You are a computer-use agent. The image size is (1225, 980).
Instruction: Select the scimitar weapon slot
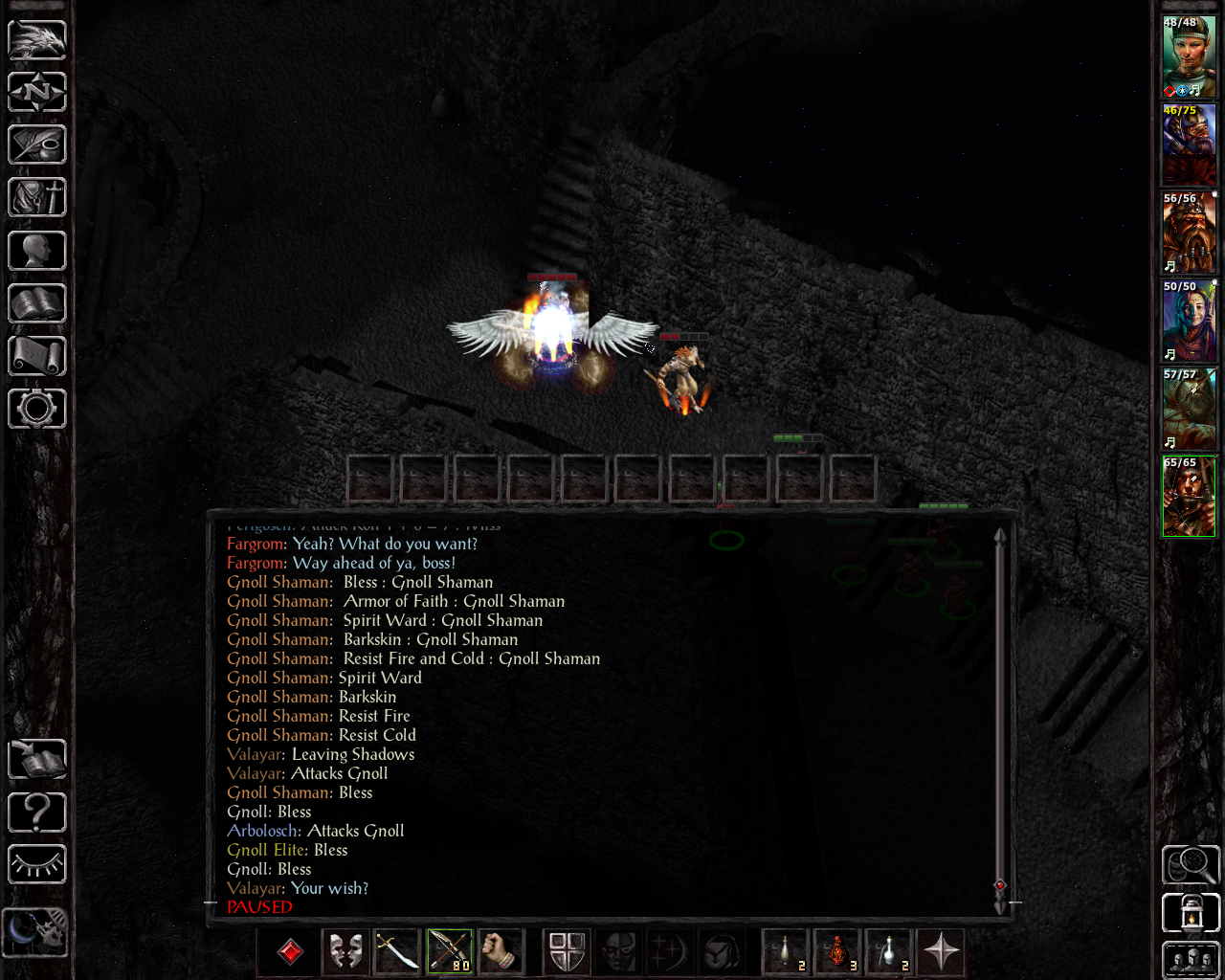396,952
